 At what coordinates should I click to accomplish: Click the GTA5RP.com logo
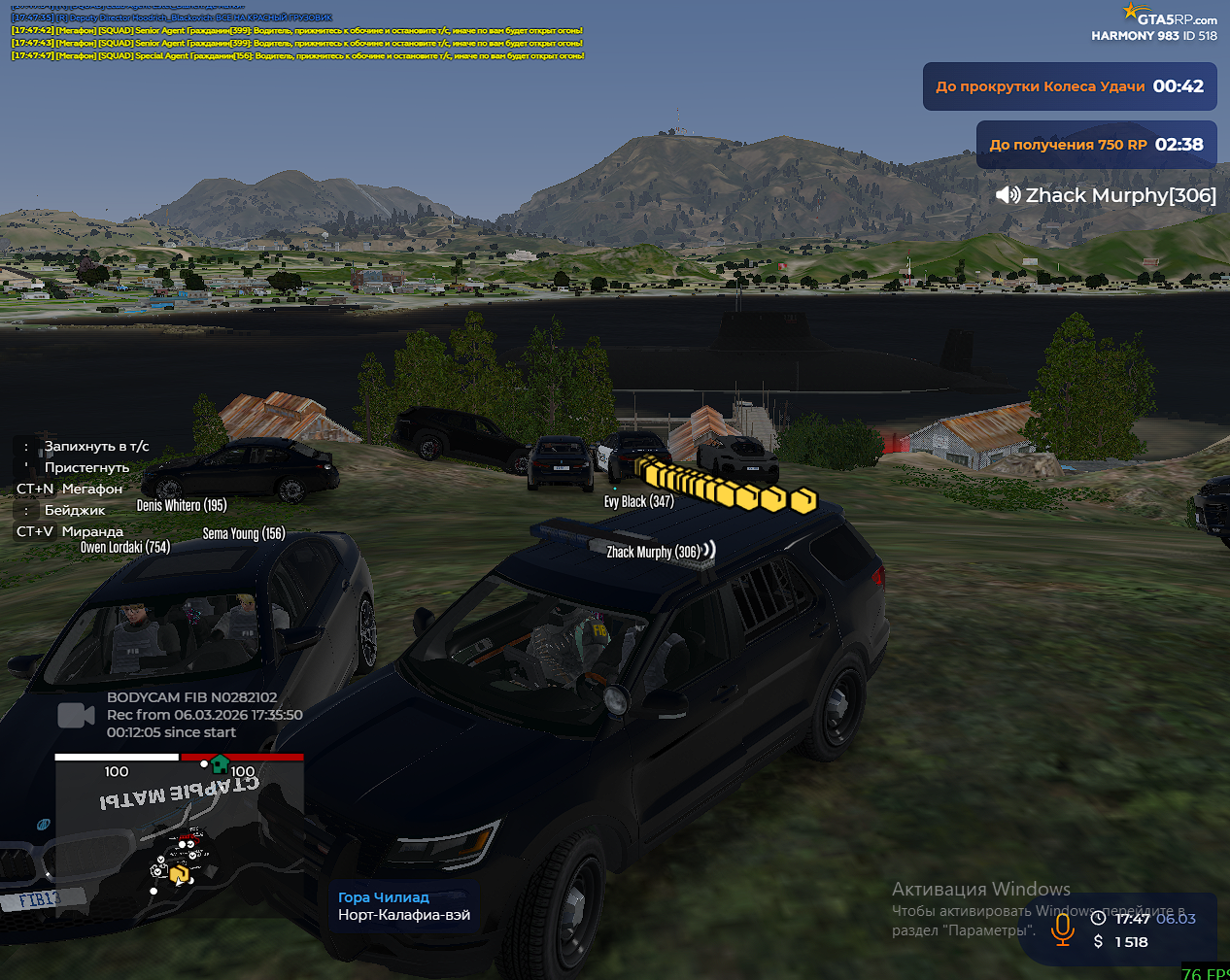tap(1170, 17)
